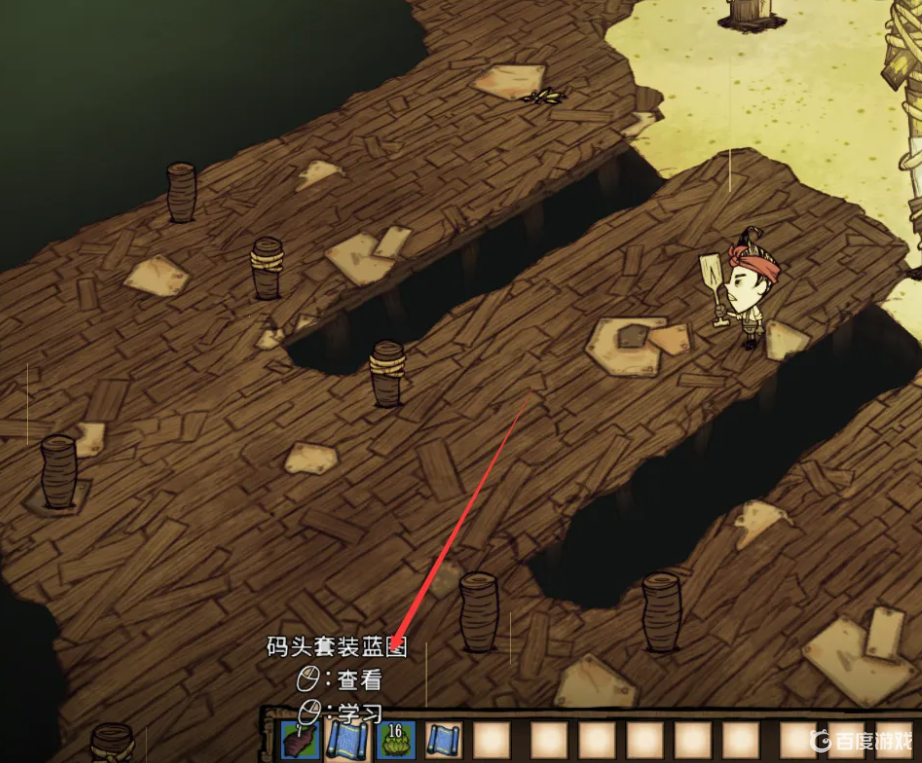This screenshot has height=763, width=922.
Task: Select the highlighted dock kit blueprint slot
Action: pyautogui.click(x=345, y=740)
